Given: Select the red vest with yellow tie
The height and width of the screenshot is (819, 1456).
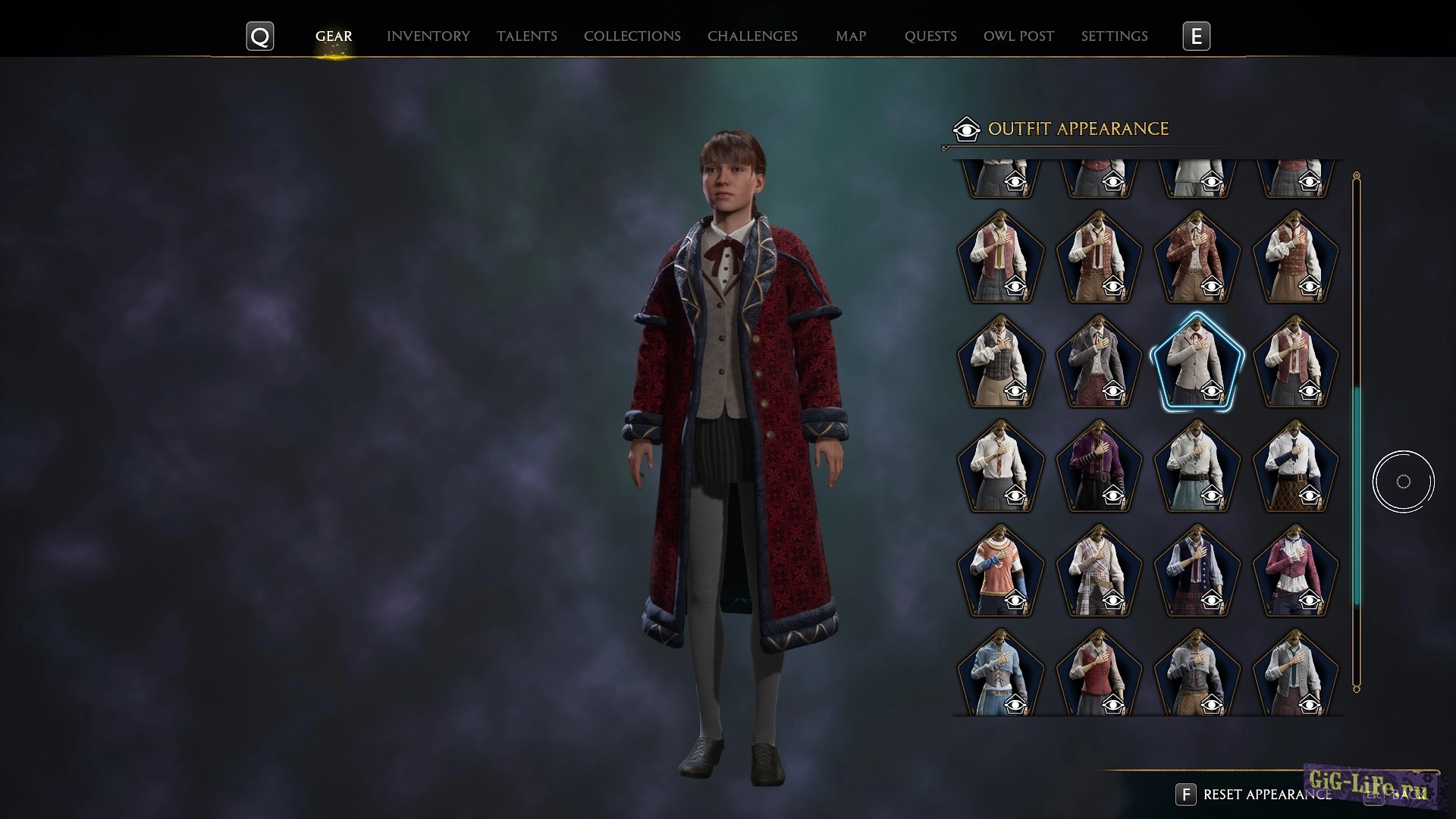Looking at the screenshot, I should pyautogui.click(x=999, y=257).
